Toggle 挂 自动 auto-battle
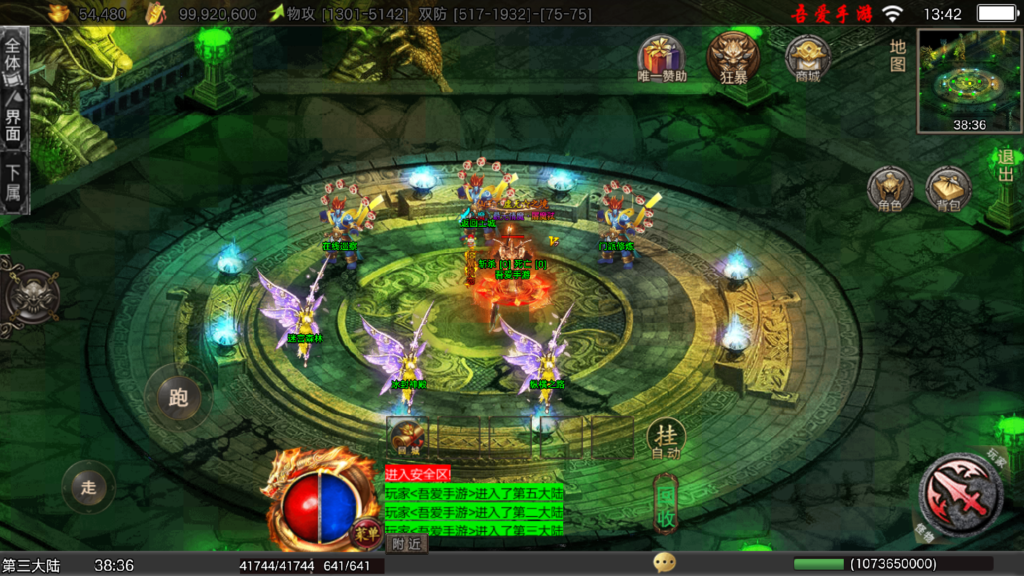 pyautogui.click(x=665, y=438)
